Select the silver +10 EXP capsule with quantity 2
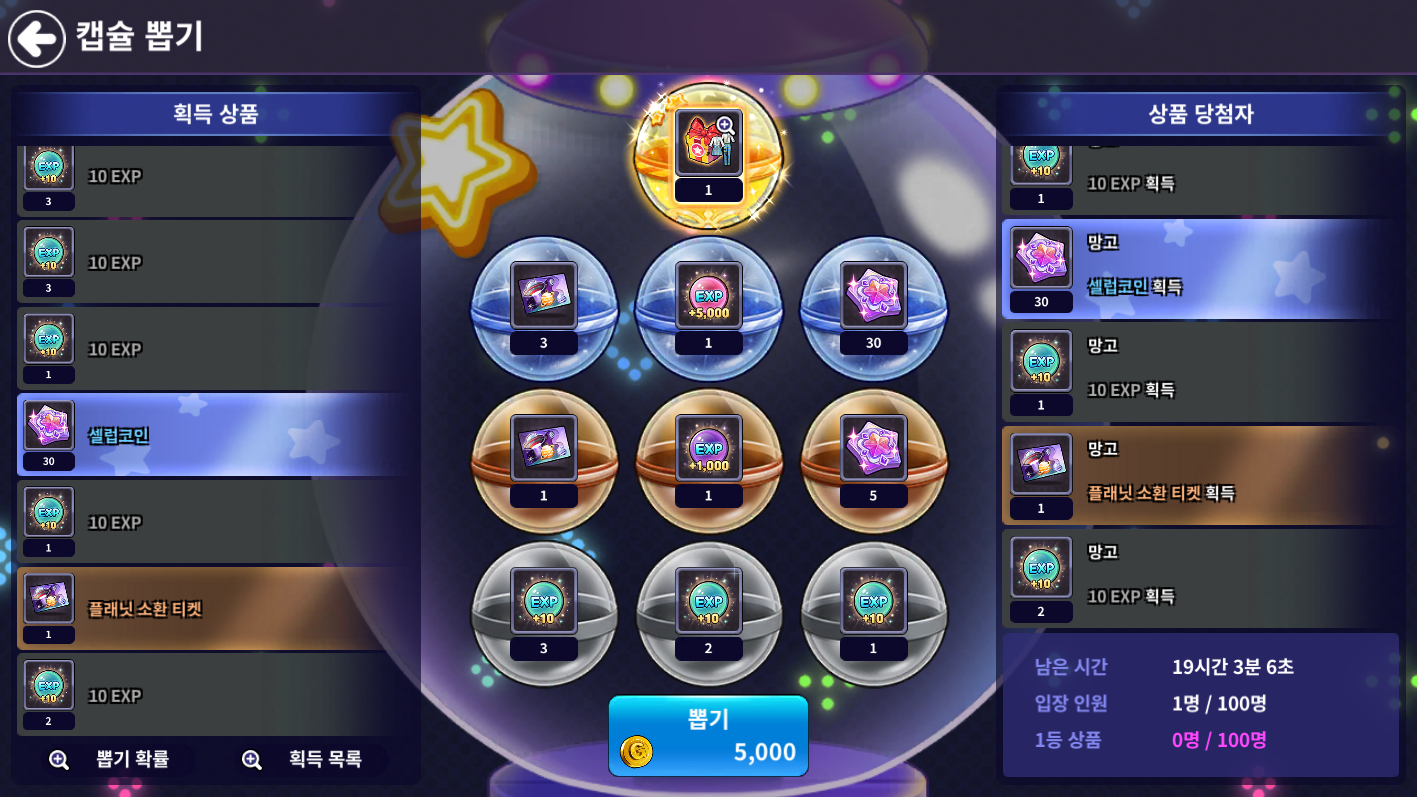 pyautogui.click(x=709, y=612)
